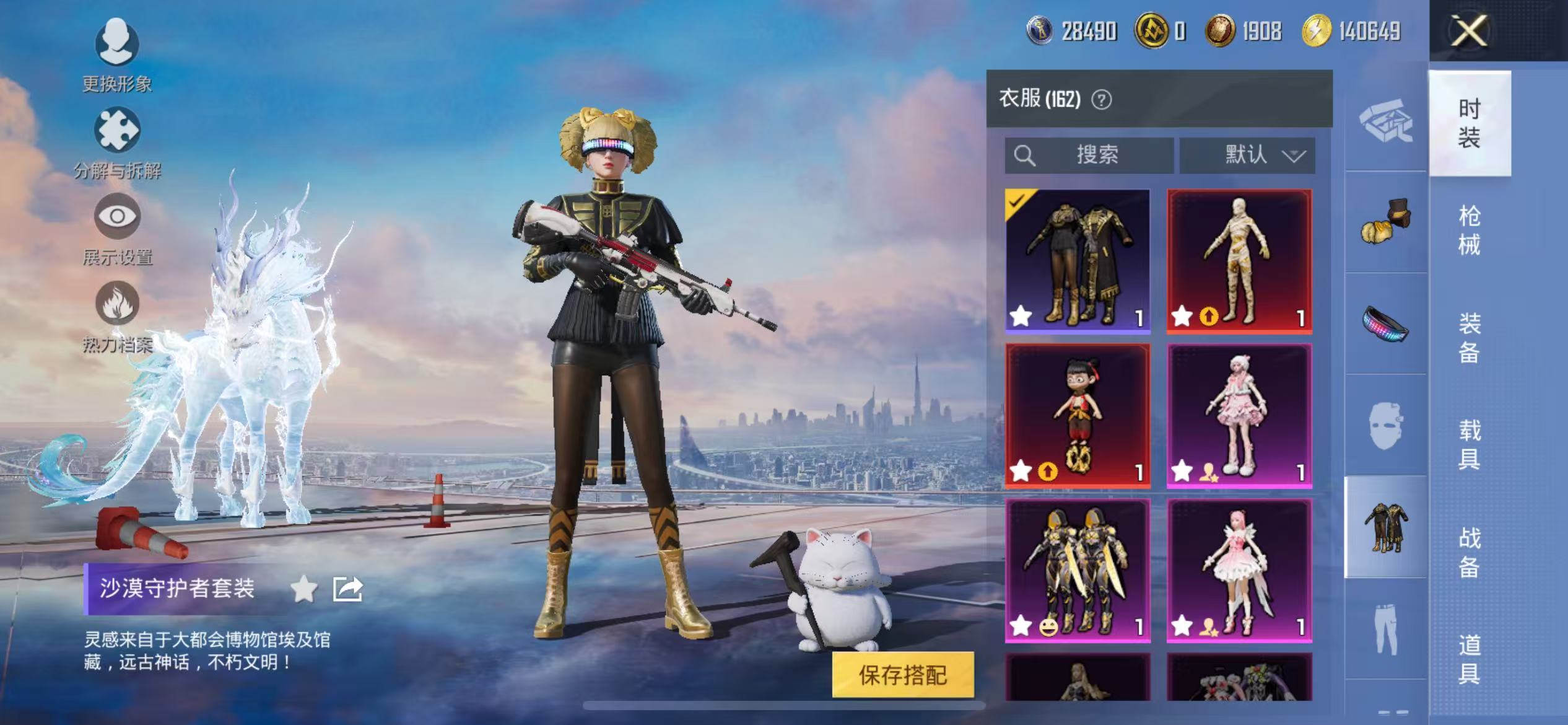Screen dimensions: 1568x725
Task: Select the black-gold desert guardian outfit tile
Action: 1078,261
